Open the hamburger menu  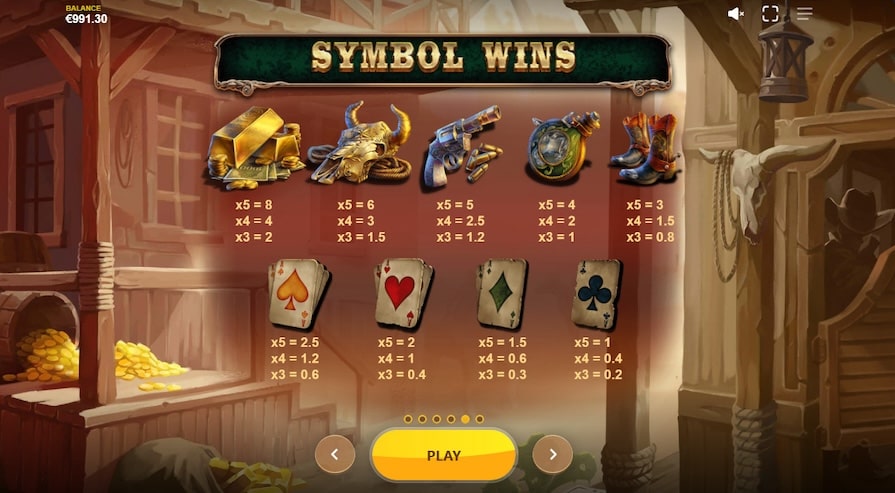pyautogui.click(x=804, y=14)
